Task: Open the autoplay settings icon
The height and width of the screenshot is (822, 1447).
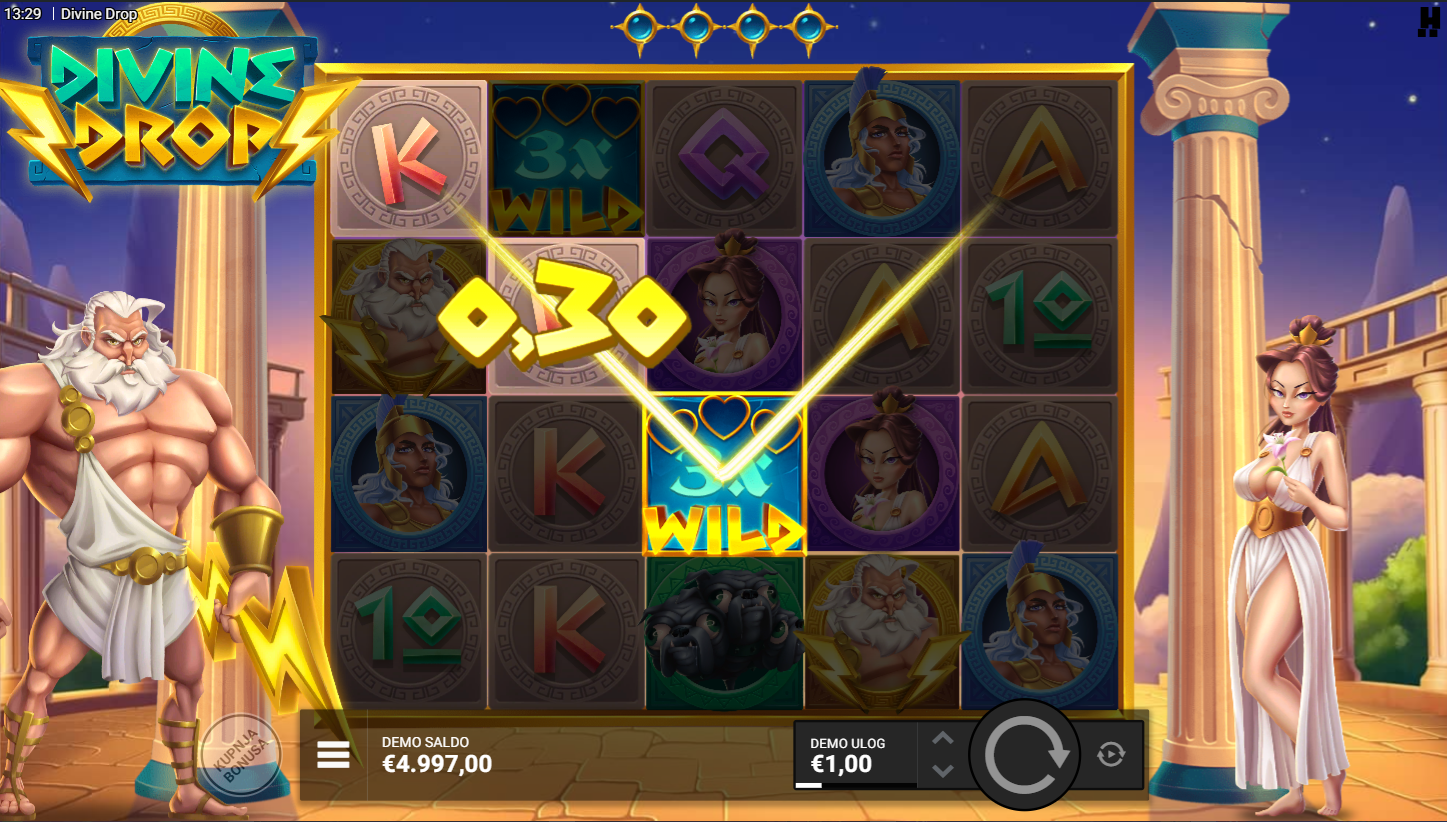Action: pyautogui.click(x=1111, y=755)
